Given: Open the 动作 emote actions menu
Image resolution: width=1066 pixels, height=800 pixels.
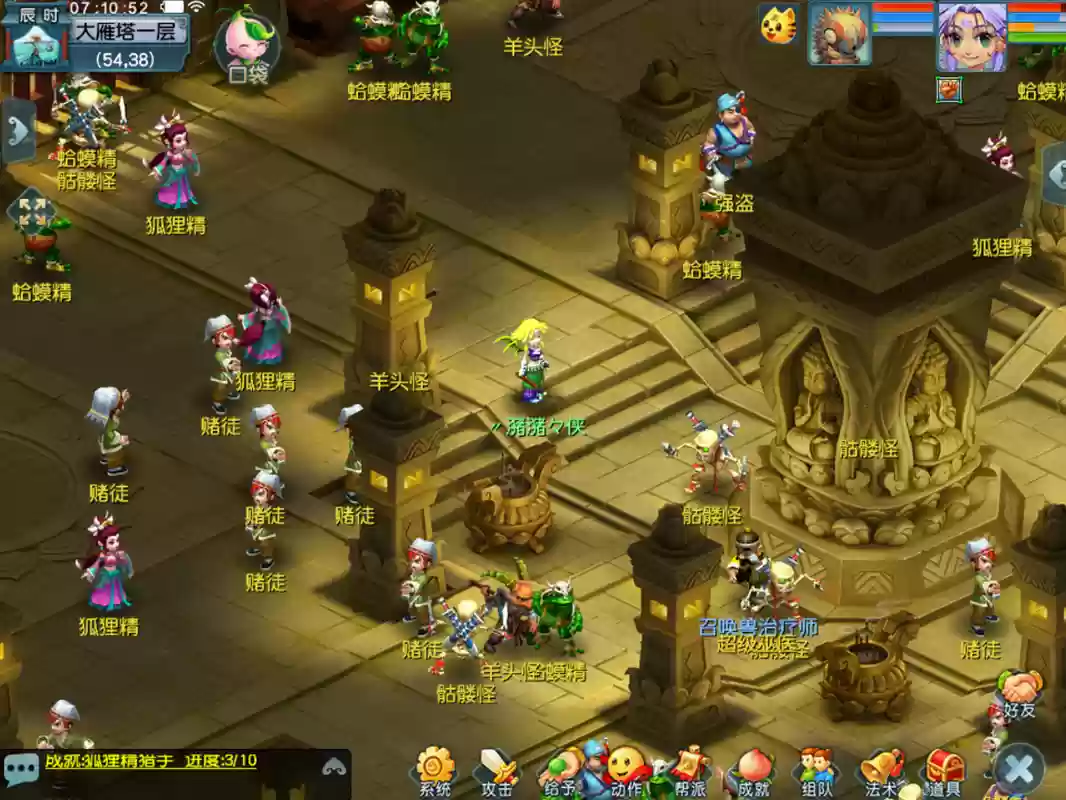Looking at the screenshot, I should click(626, 770).
